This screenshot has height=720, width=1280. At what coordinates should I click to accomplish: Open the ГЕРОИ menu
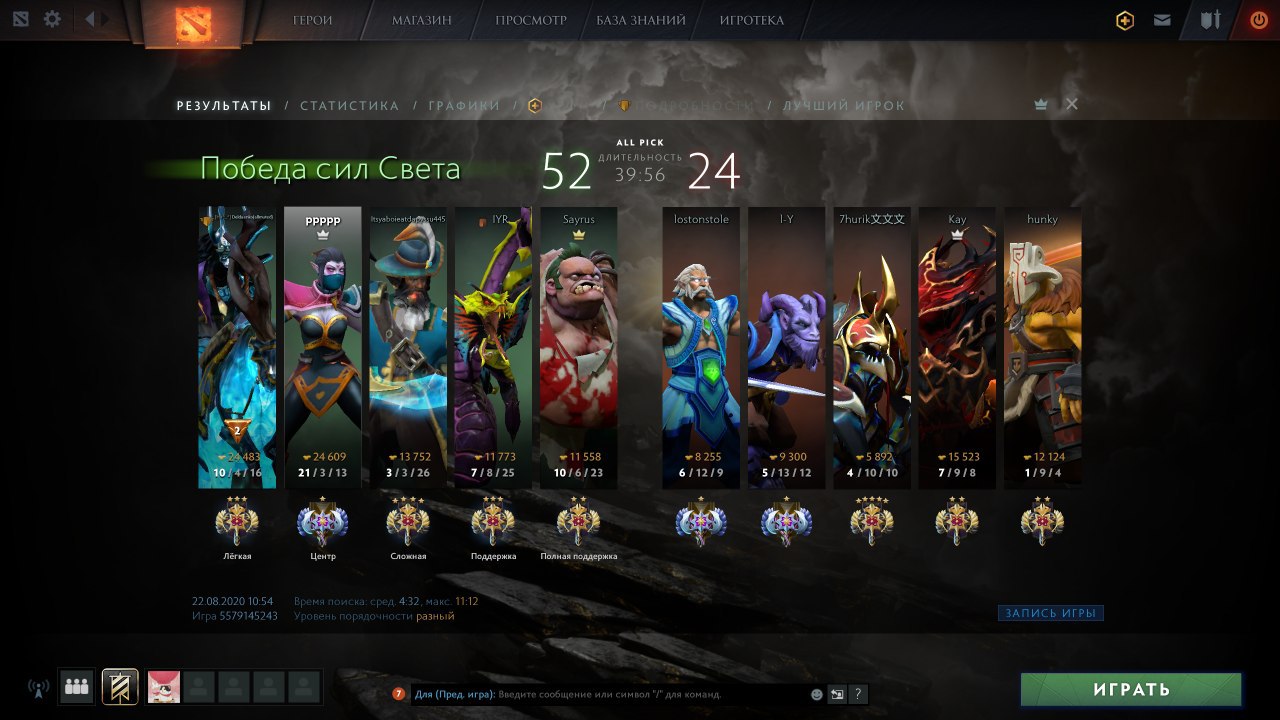click(x=313, y=20)
